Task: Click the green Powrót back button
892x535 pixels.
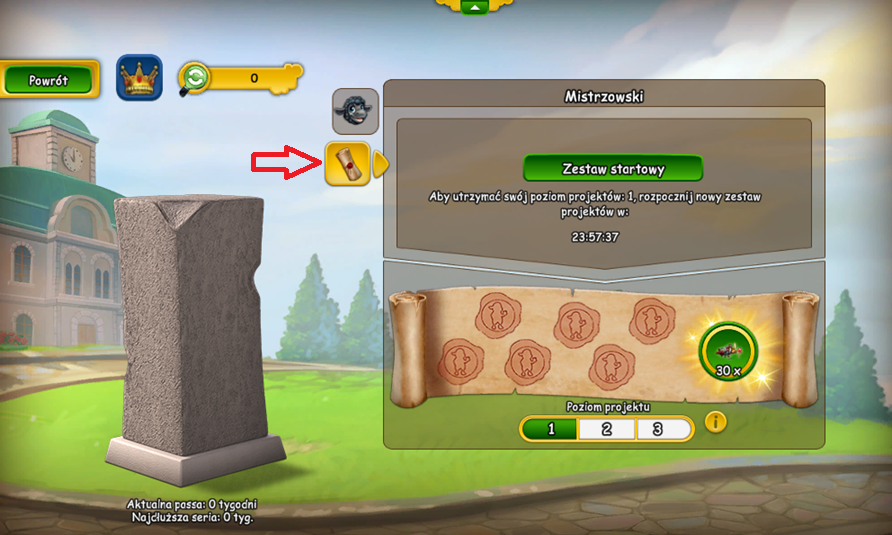Action: coord(49,79)
